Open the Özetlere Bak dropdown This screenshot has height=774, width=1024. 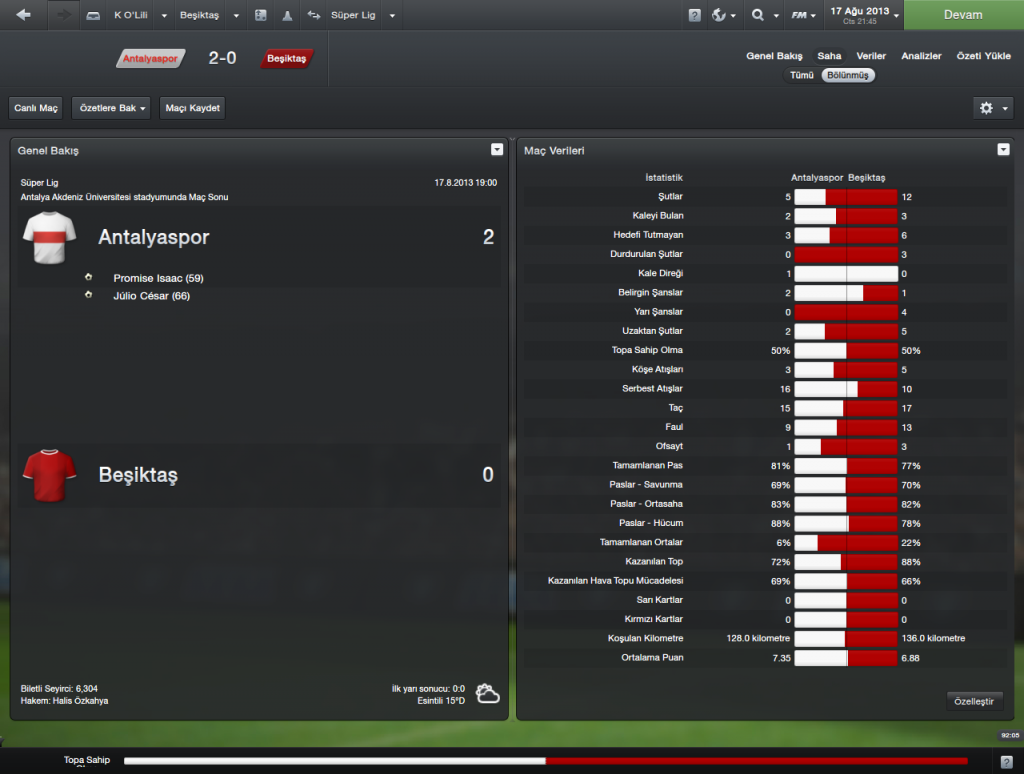[x=111, y=108]
